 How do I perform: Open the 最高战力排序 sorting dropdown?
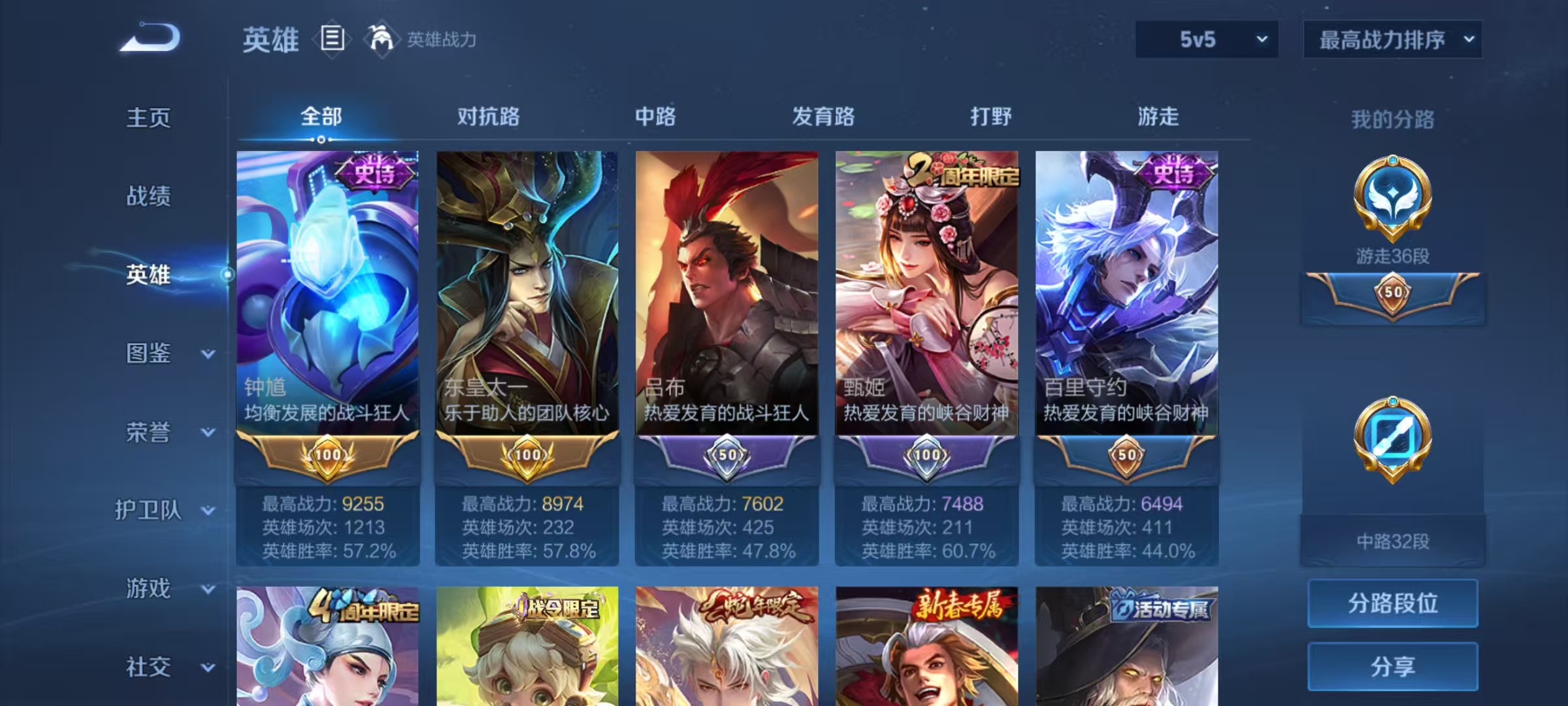(1392, 40)
